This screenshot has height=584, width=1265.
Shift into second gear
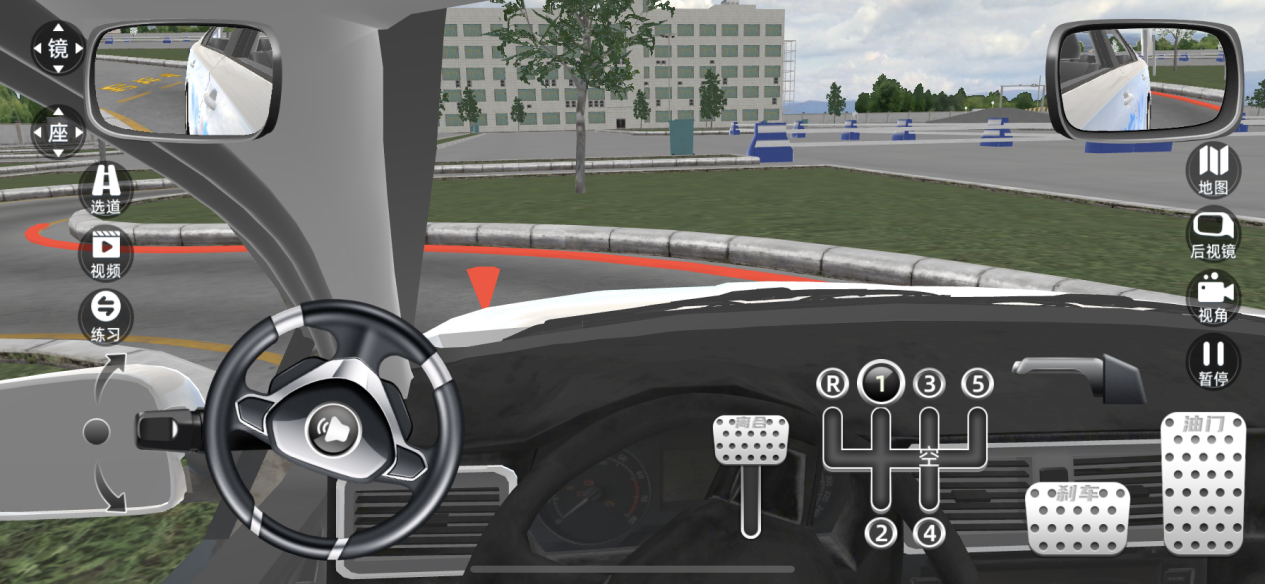pyautogui.click(x=881, y=533)
